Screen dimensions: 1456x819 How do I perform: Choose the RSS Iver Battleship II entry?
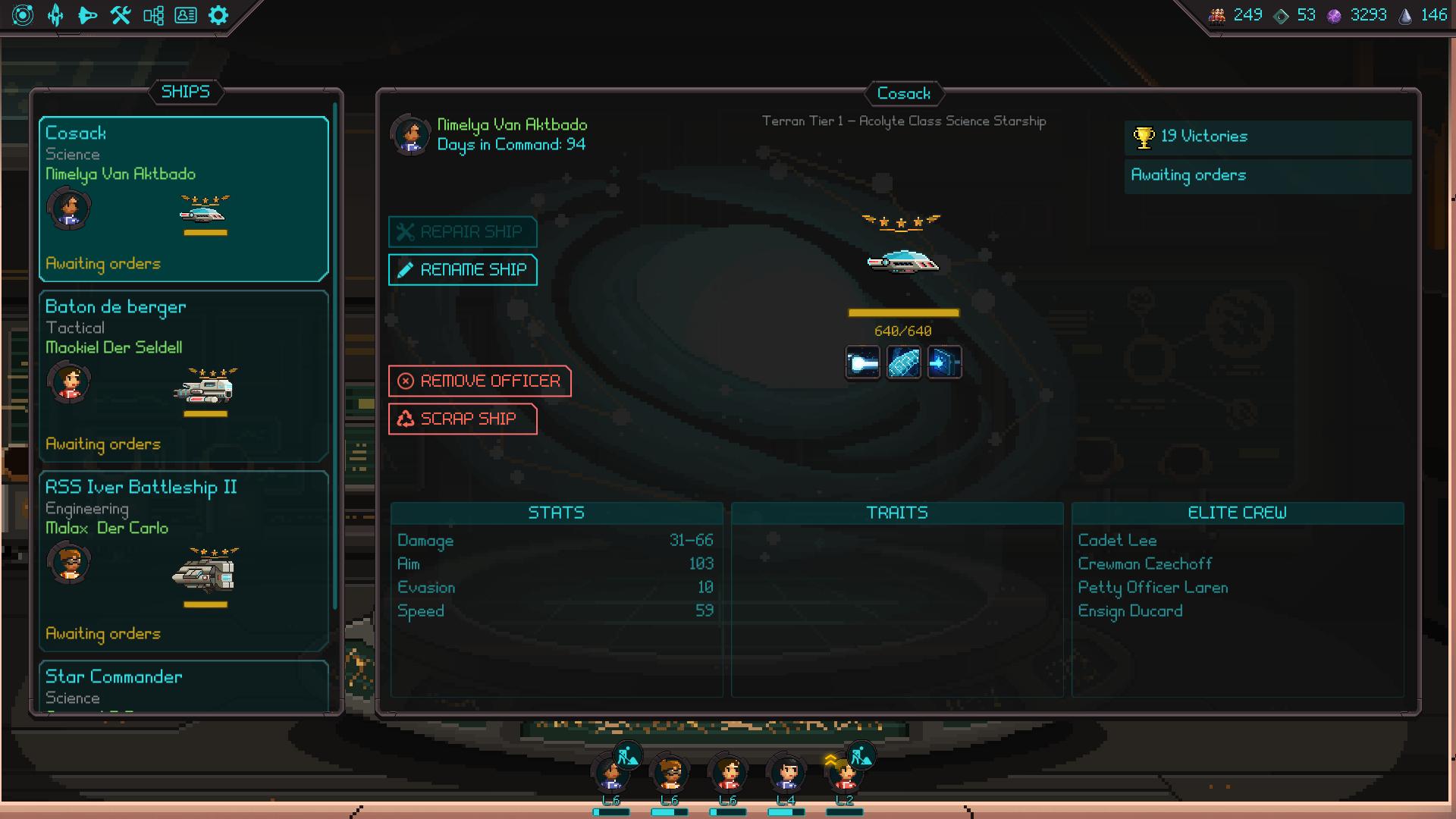tap(184, 561)
